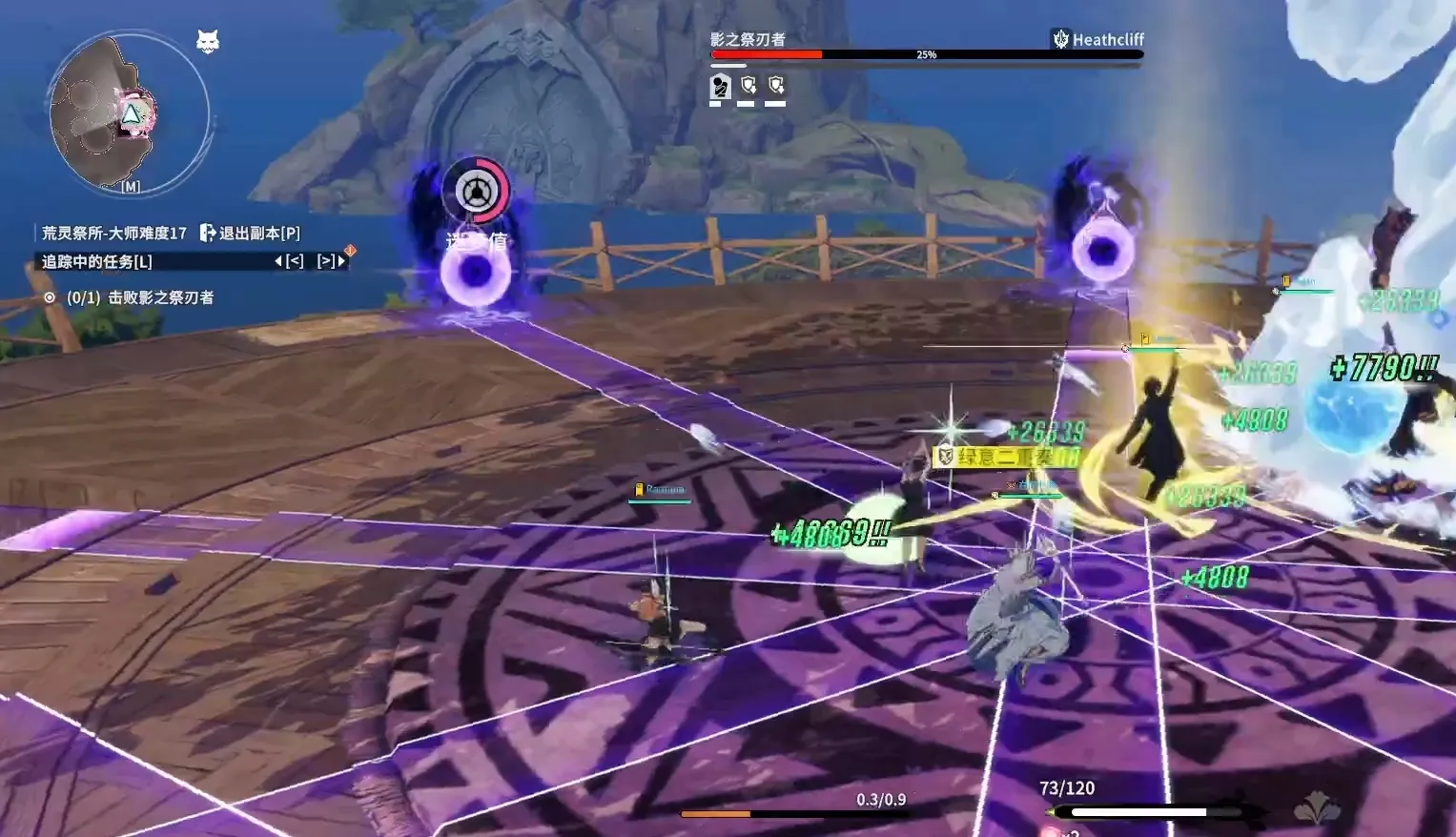1456x837 pixels.
Task: Click Heathcliff's class emblem icon
Action: [x=1060, y=39]
